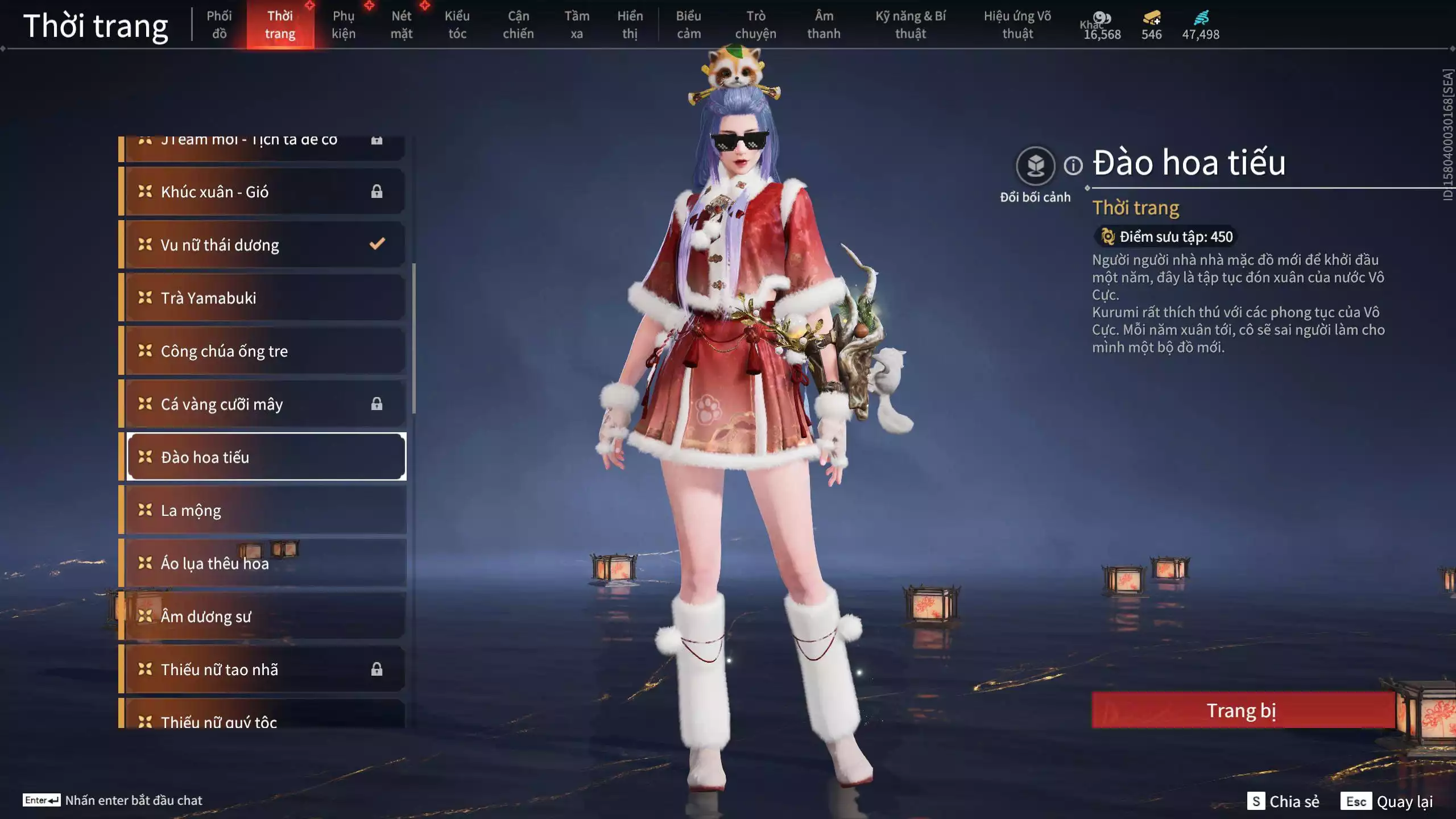Select the Áo lụa thêu hoa outfit
This screenshot has height=819, width=1456.
point(214,563)
